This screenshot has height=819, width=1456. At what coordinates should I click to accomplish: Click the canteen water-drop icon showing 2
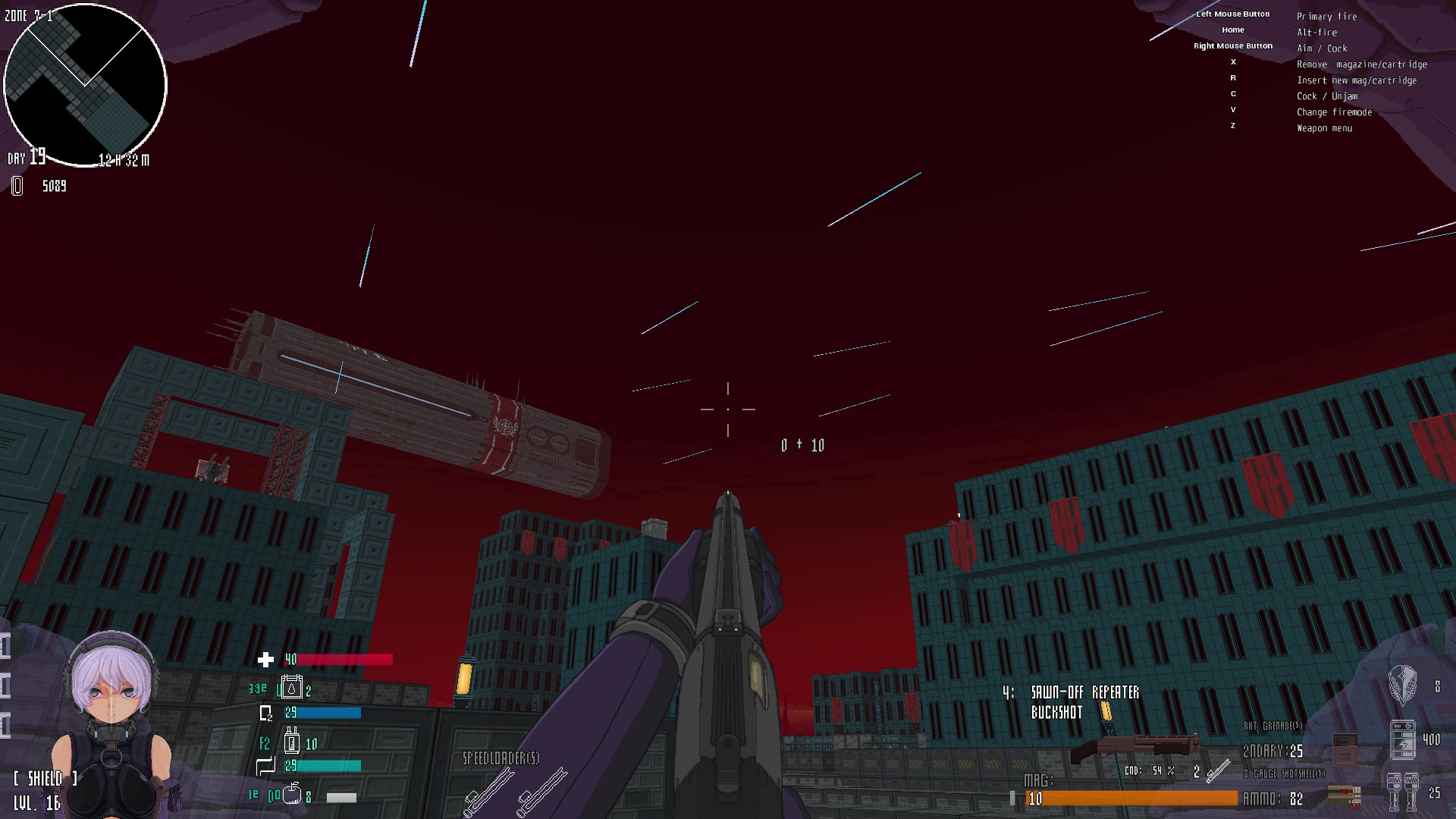click(x=291, y=686)
